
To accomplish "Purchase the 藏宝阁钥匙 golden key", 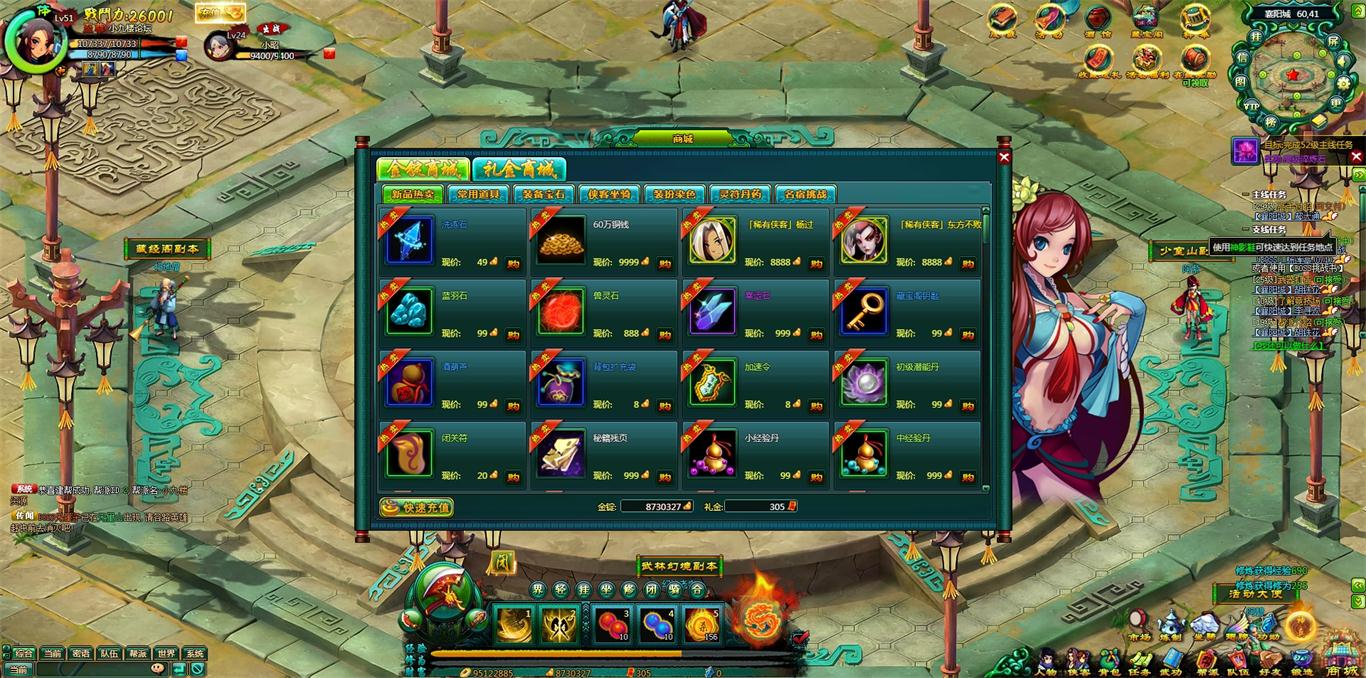I will tap(968, 334).
